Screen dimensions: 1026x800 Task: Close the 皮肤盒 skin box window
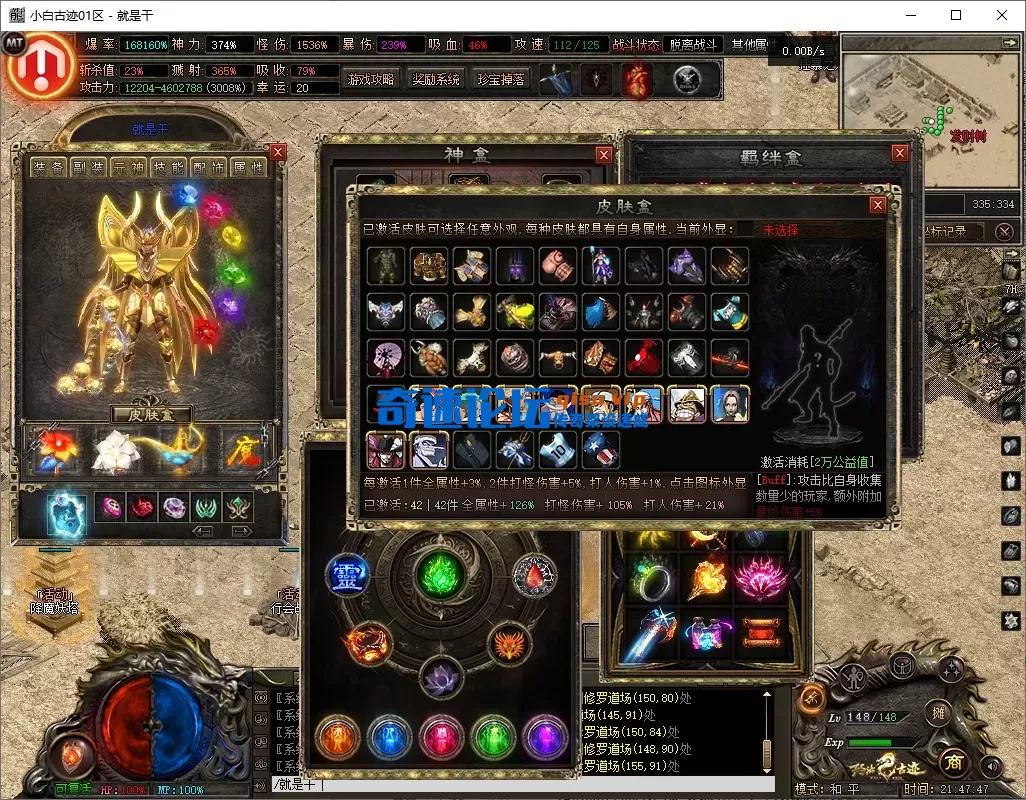coord(877,205)
